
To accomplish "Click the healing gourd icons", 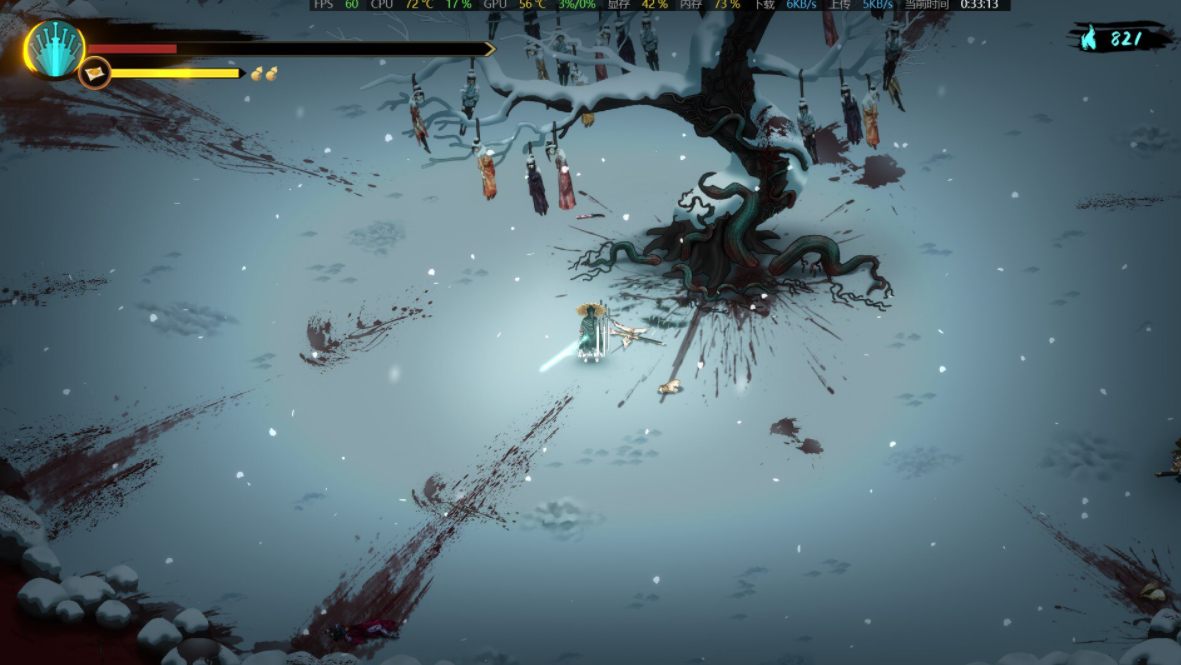I will pyautogui.click(x=264, y=73).
